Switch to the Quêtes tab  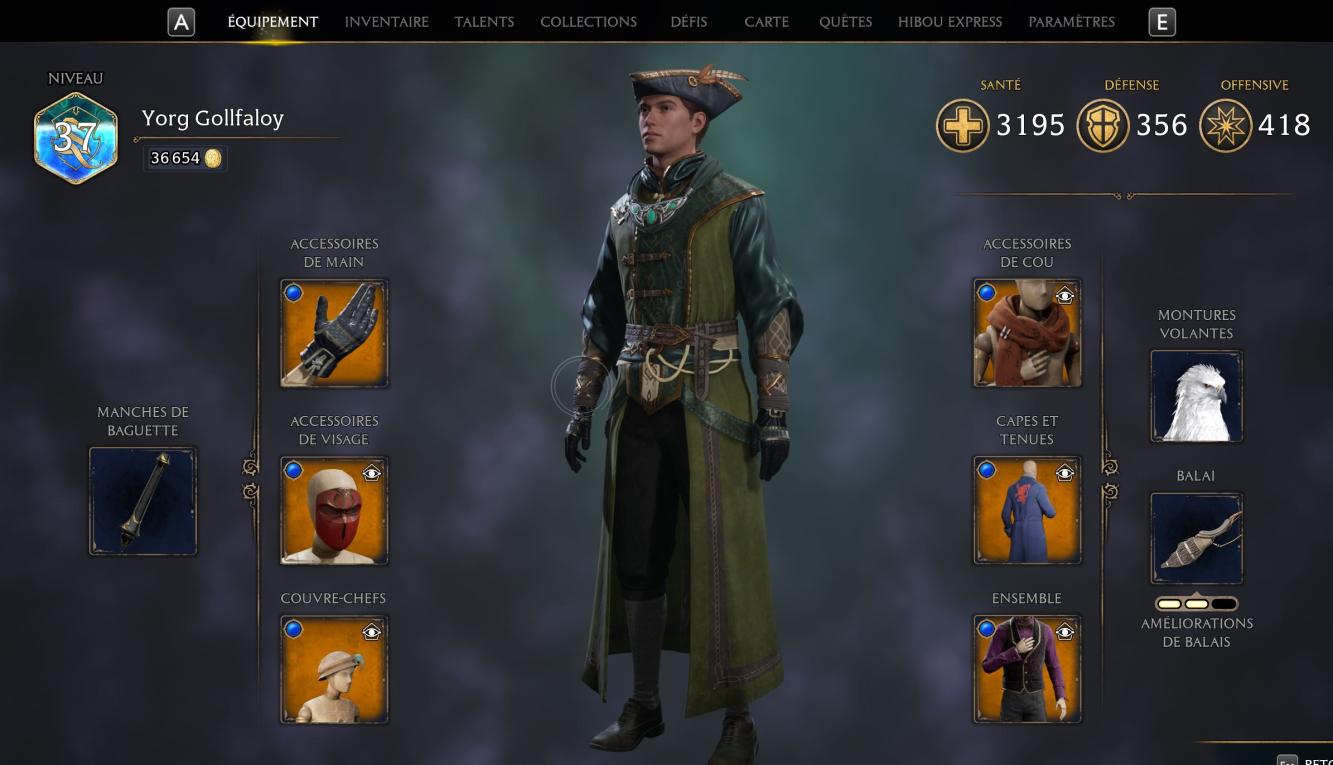[x=845, y=22]
